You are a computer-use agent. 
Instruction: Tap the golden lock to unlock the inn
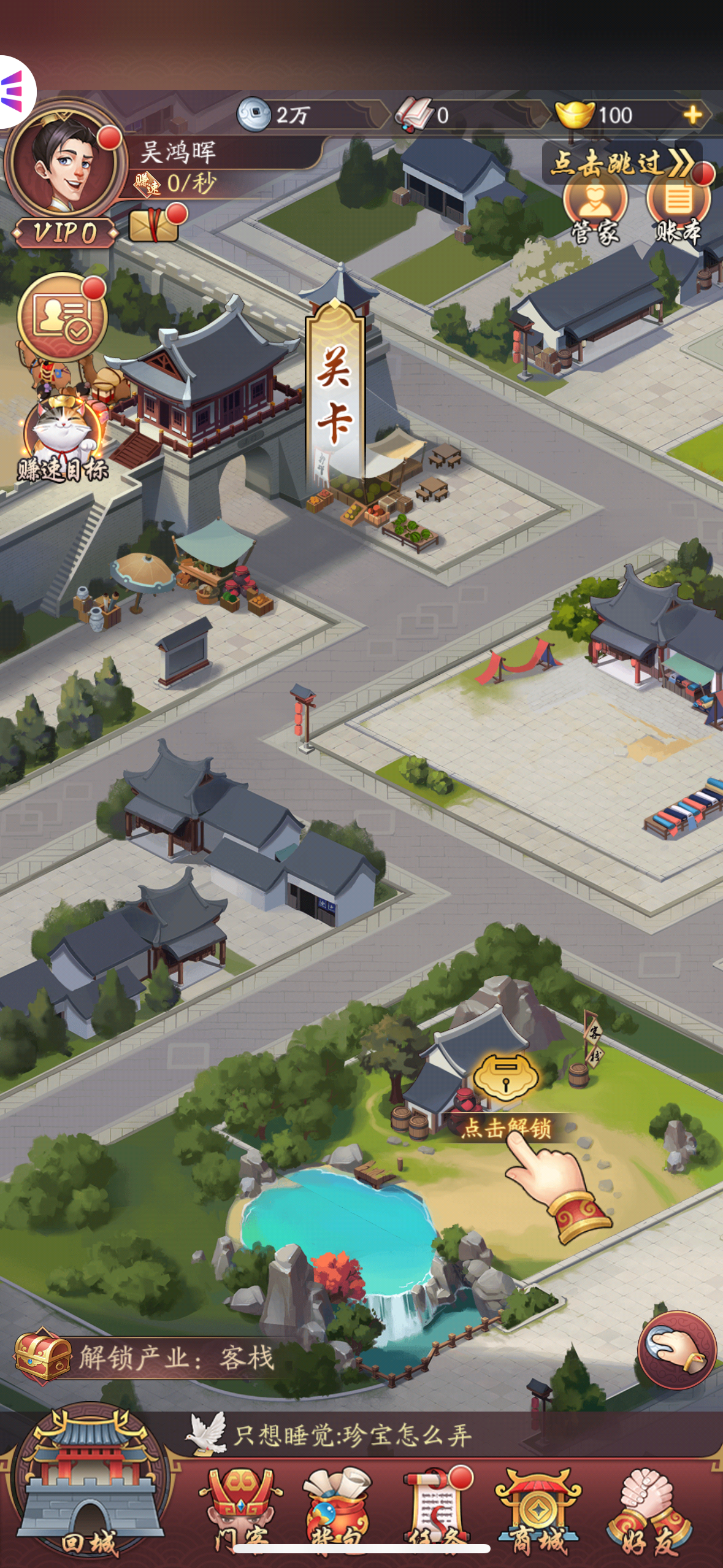coord(505,1077)
